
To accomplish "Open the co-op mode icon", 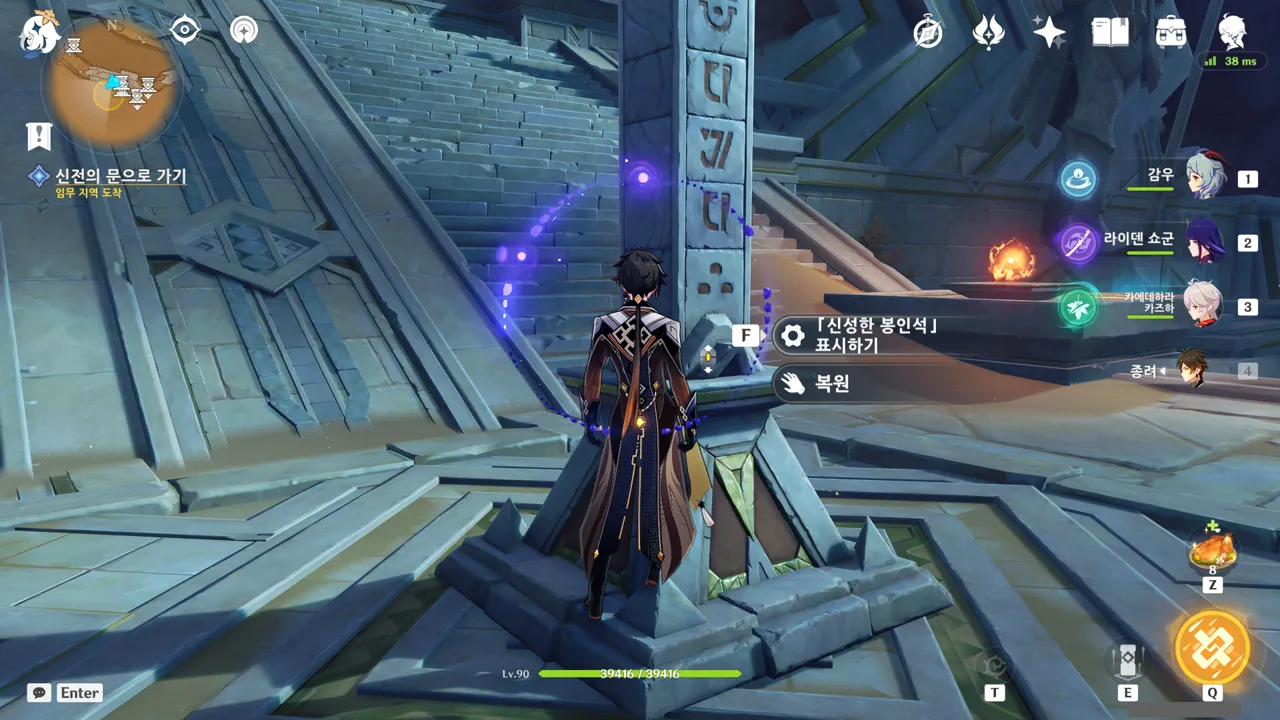I will (x=243, y=30).
